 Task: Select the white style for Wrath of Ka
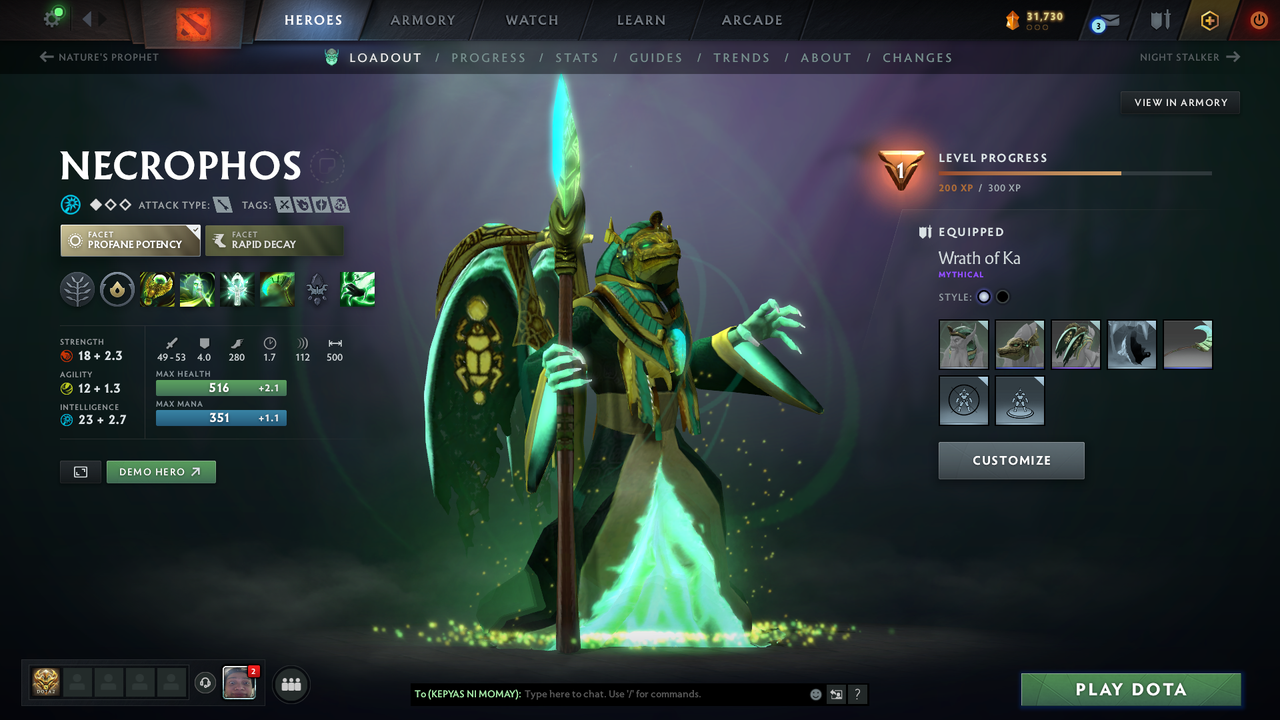[983, 296]
